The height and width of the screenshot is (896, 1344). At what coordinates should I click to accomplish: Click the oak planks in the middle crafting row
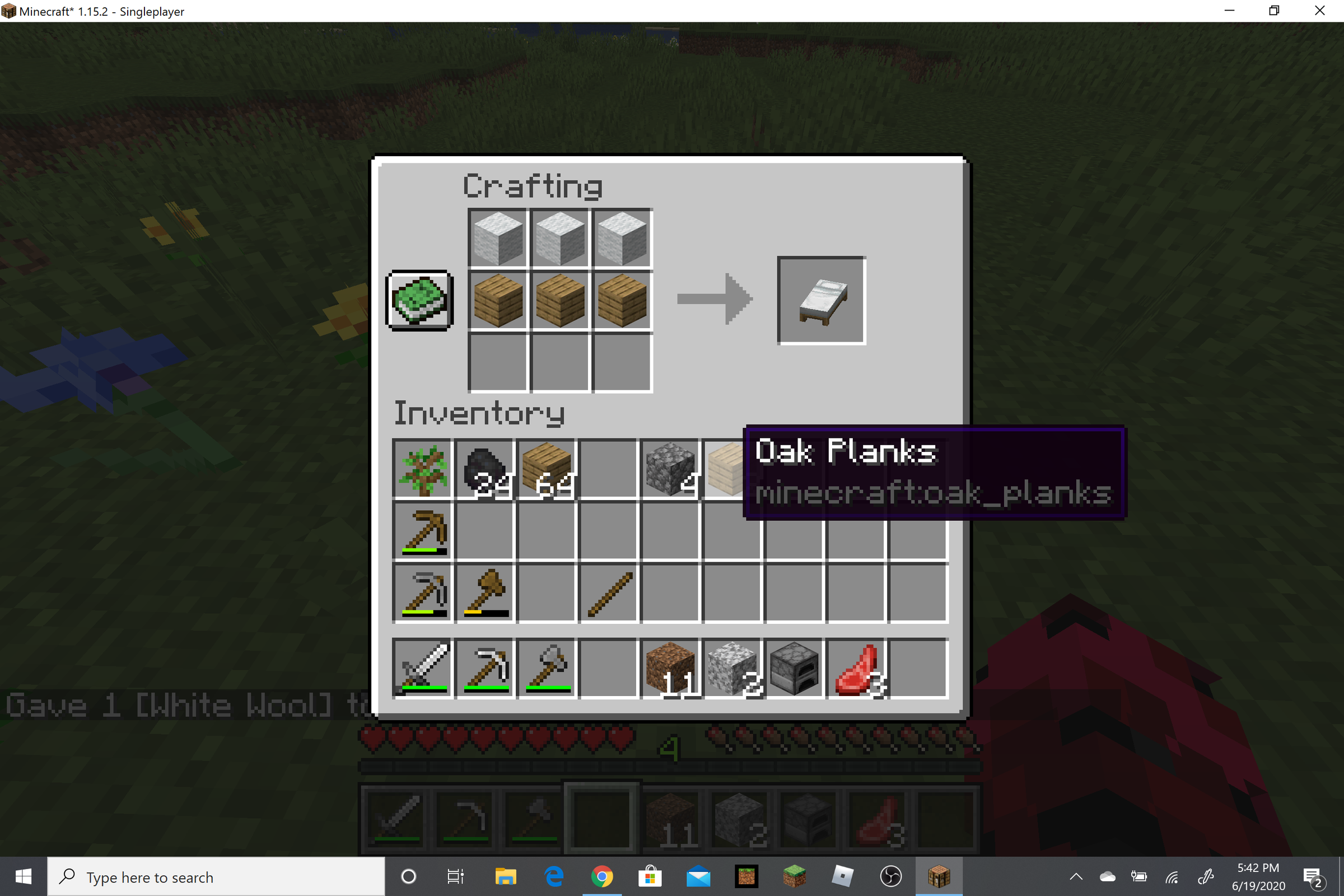click(x=559, y=301)
